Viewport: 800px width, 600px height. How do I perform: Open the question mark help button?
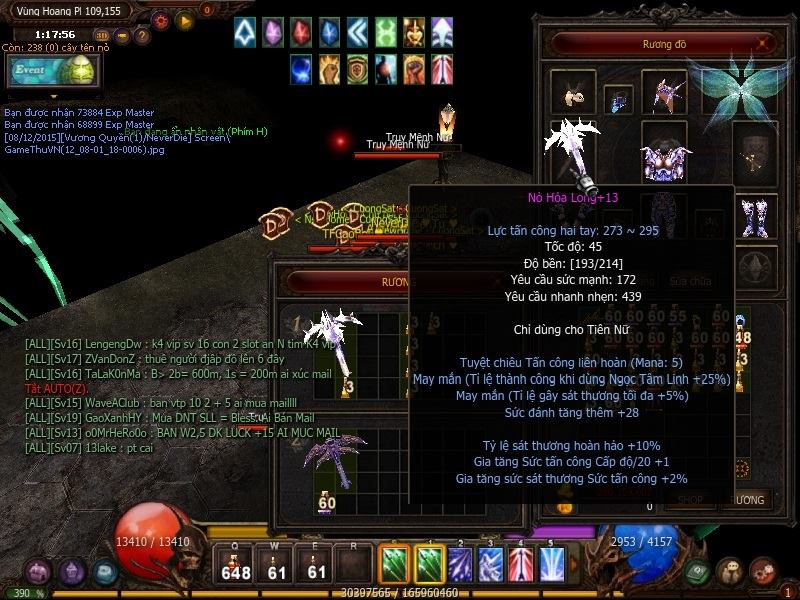tap(143, 36)
